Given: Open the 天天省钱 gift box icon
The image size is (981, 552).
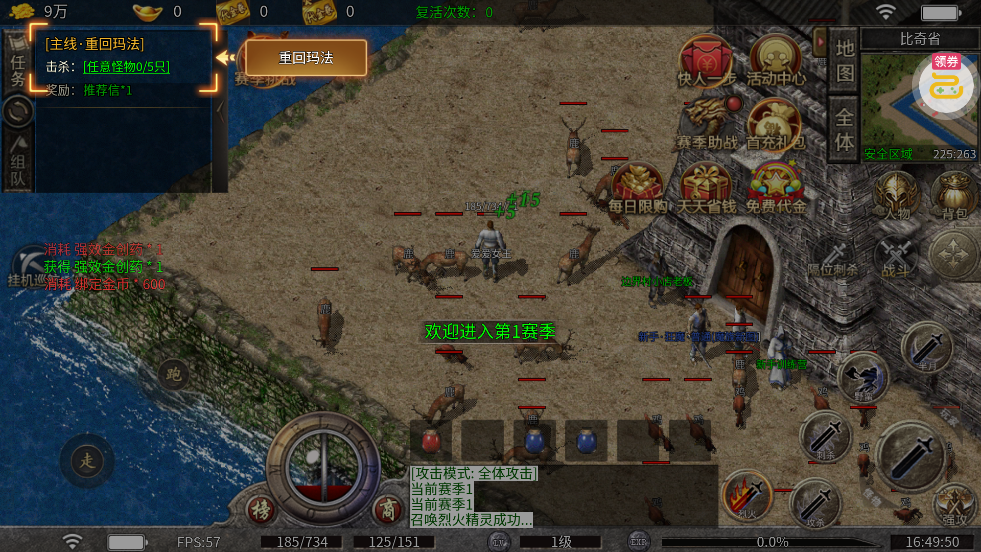Looking at the screenshot, I should pyautogui.click(x=706, y=187).
